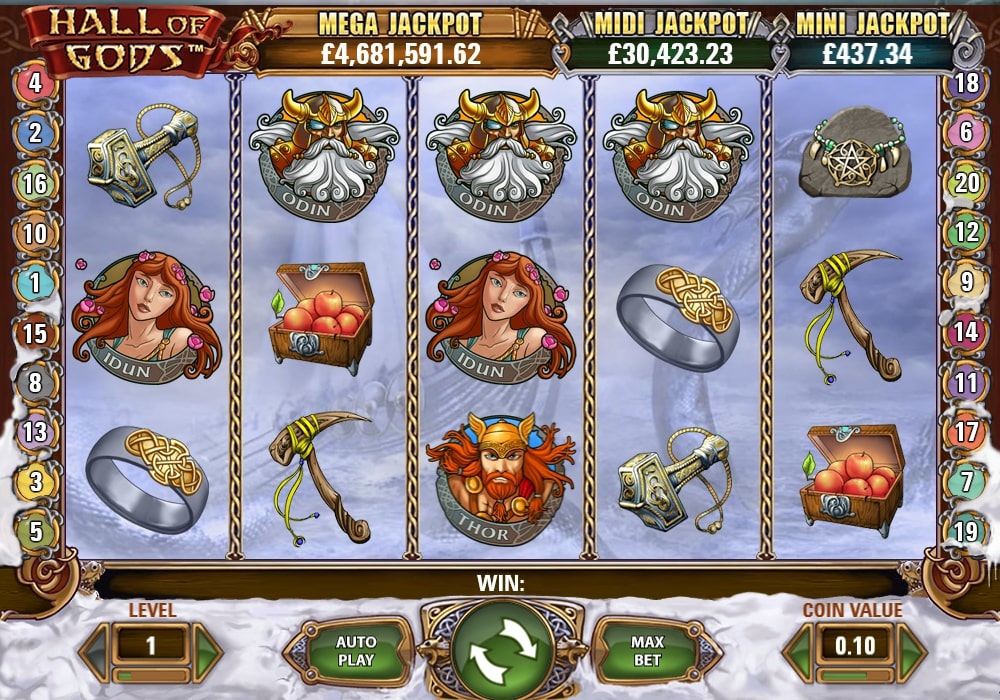1000x700 pixels.
Task: Place the Max Bet
Action: 647,651
